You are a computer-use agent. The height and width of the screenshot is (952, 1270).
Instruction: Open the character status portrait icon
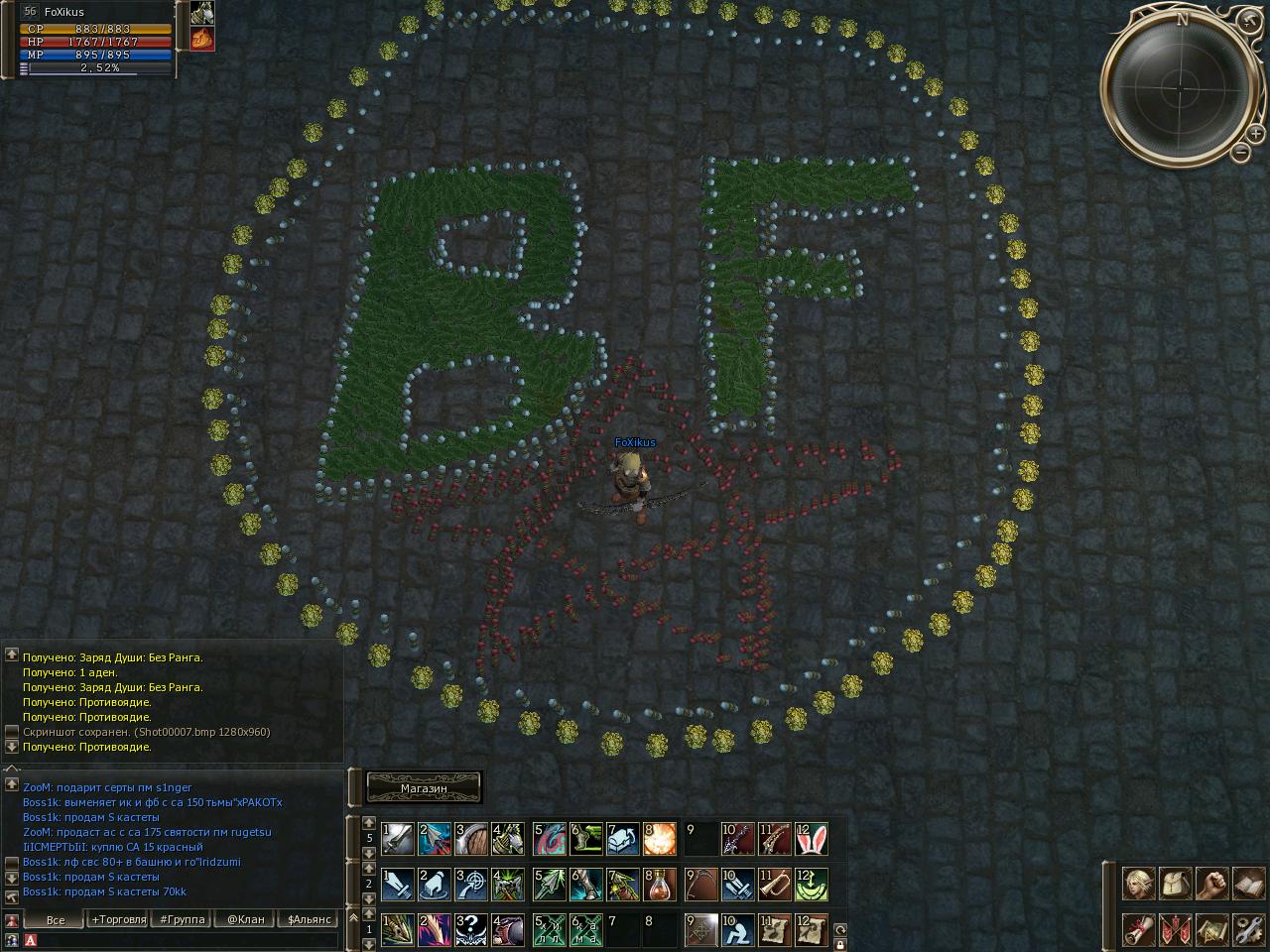point(1138,882)
